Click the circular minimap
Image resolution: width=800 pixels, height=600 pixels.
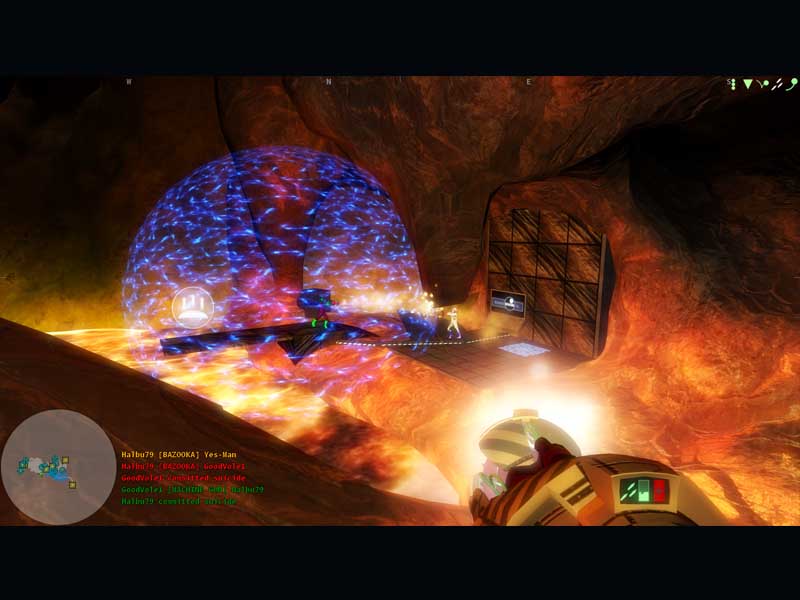58,466
